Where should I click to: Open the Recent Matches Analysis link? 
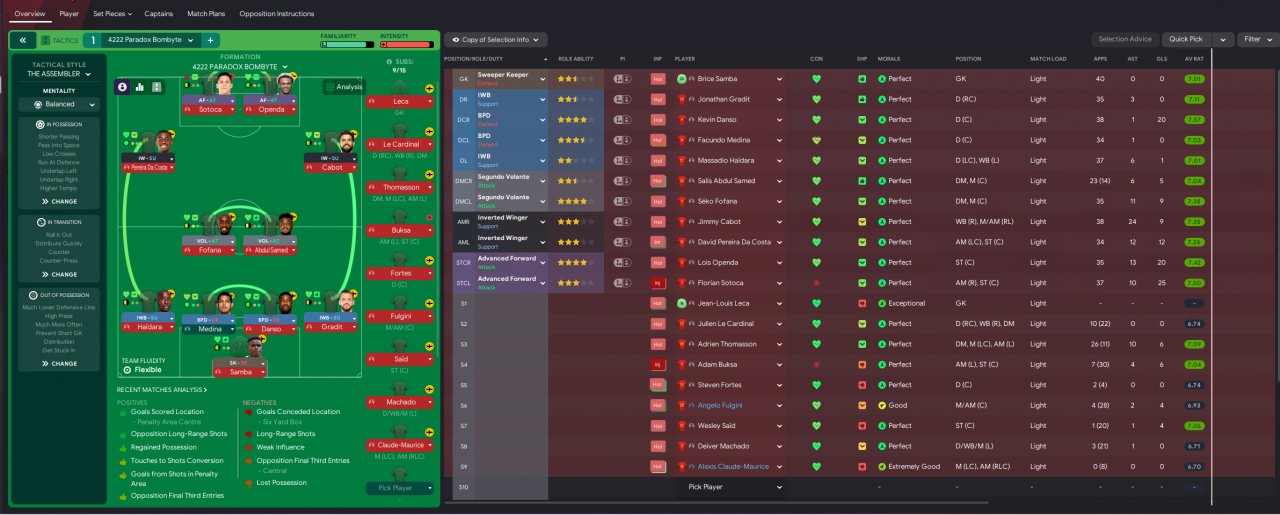tap(162, 389)
